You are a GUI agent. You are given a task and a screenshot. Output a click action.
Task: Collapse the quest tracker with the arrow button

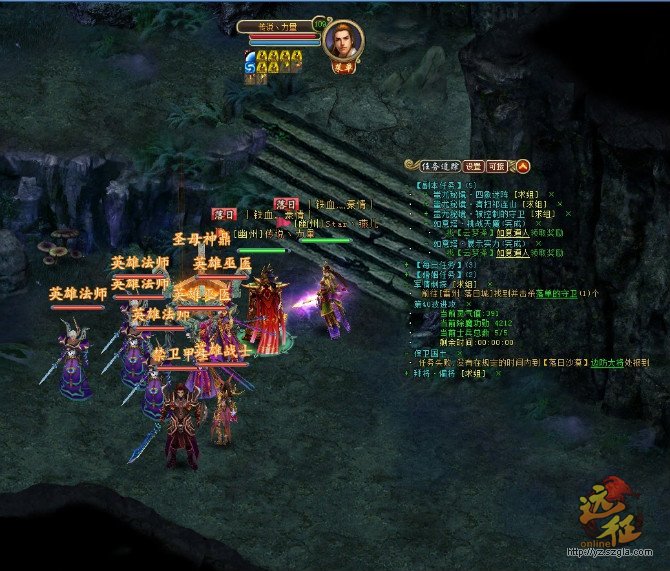click(523, 166)
